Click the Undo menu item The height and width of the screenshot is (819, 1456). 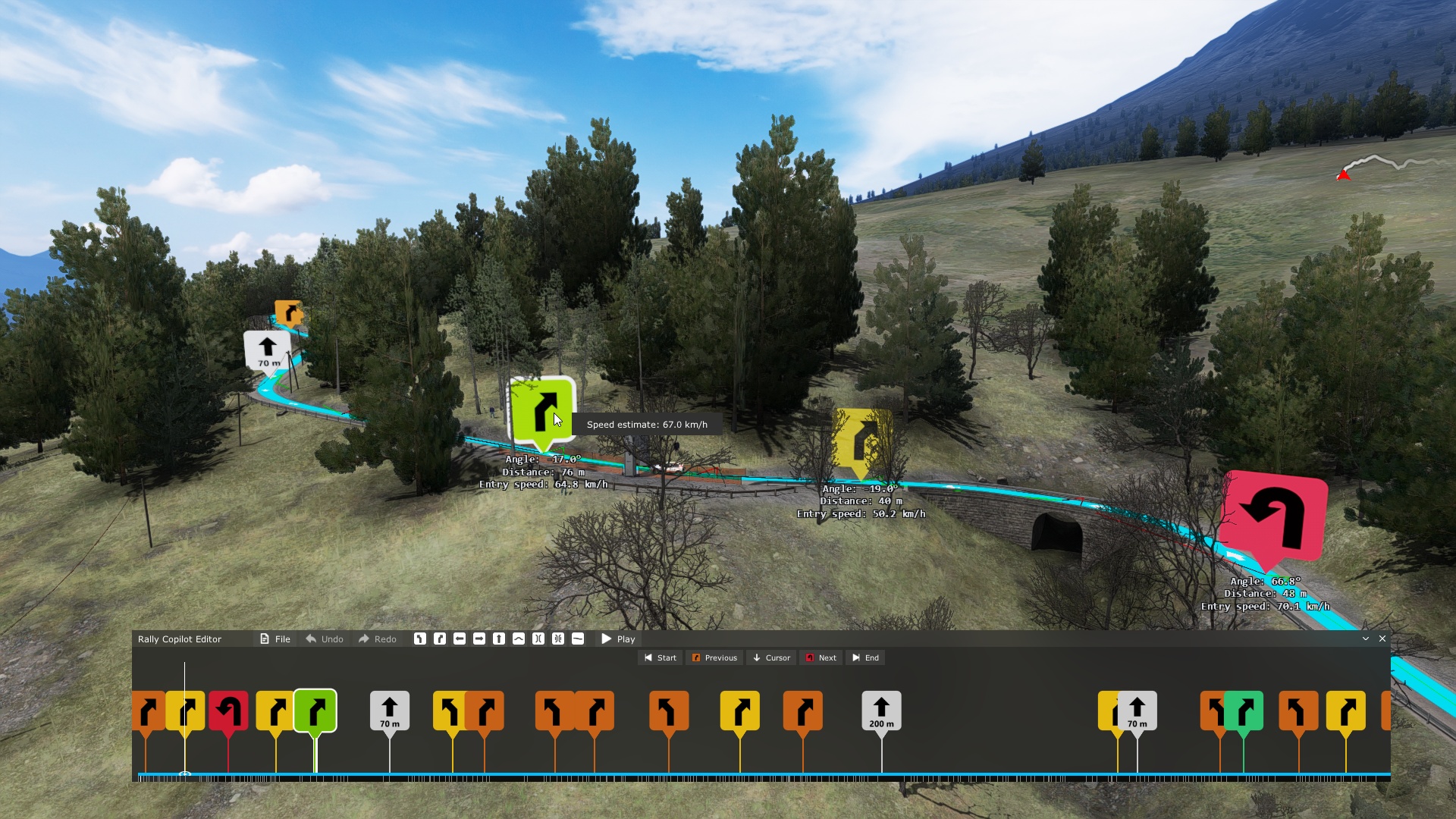pyautogui.click(x=324, y=639)
